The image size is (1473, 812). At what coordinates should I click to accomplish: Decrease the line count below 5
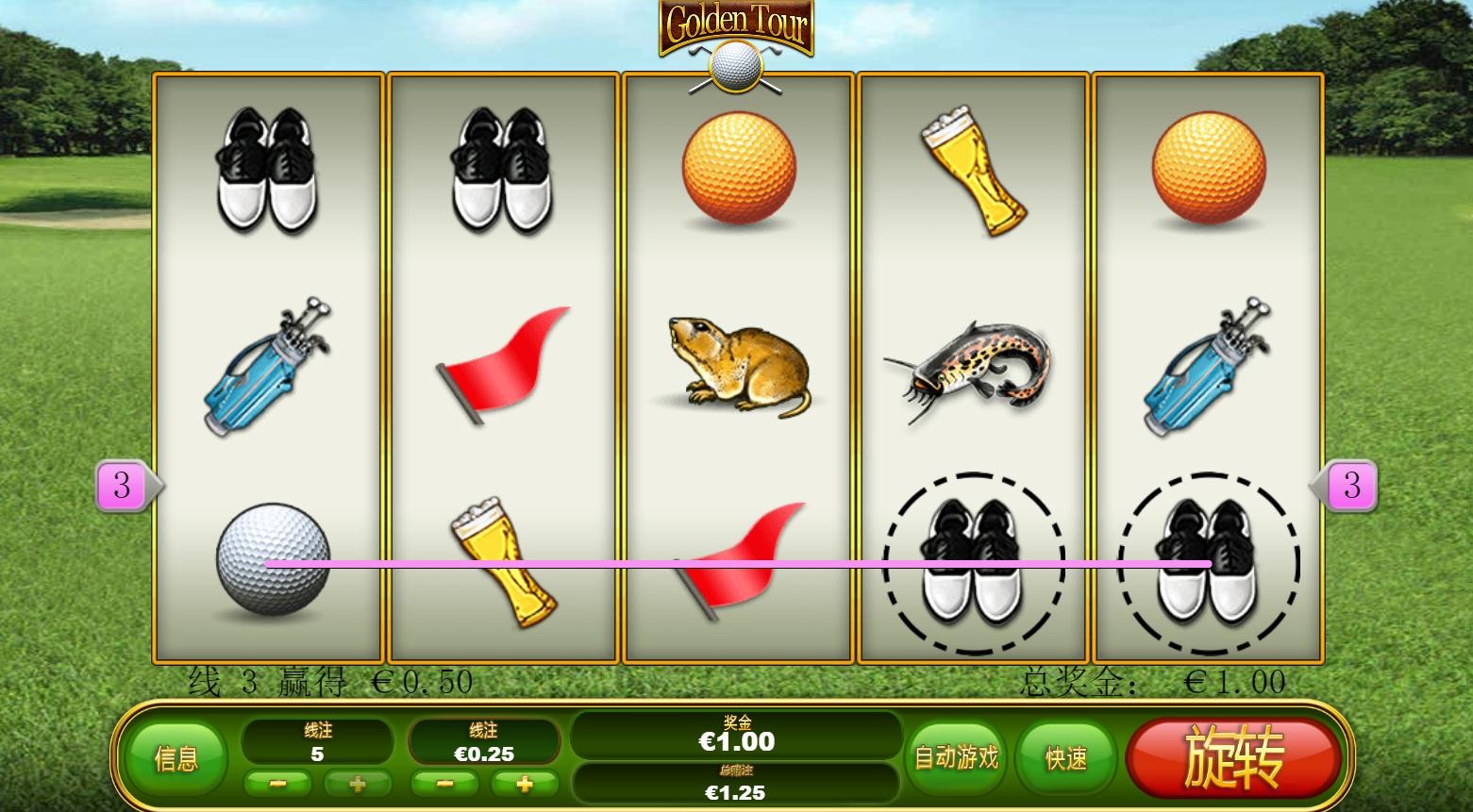278,783
